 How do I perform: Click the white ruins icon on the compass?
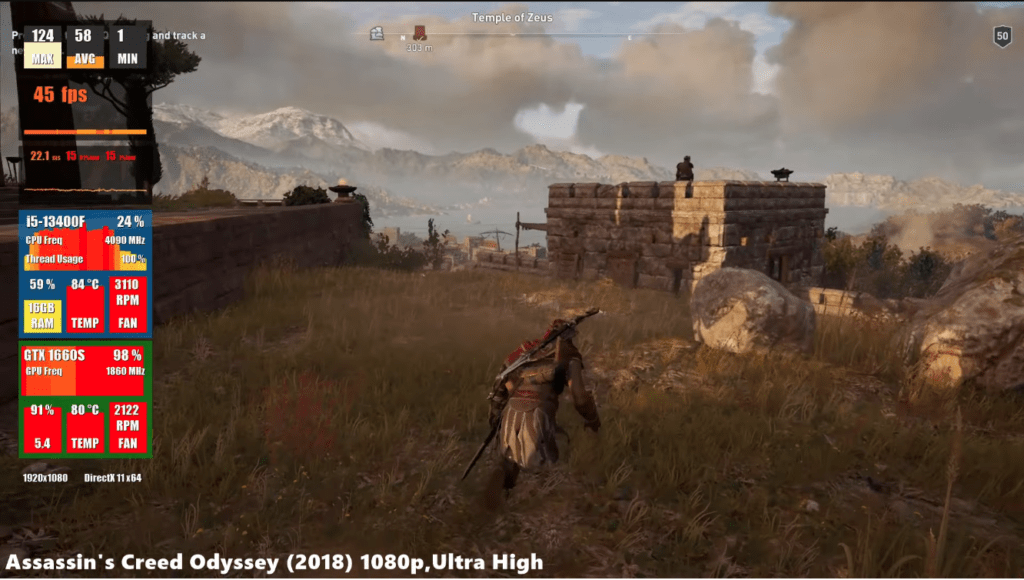(377, 33)
